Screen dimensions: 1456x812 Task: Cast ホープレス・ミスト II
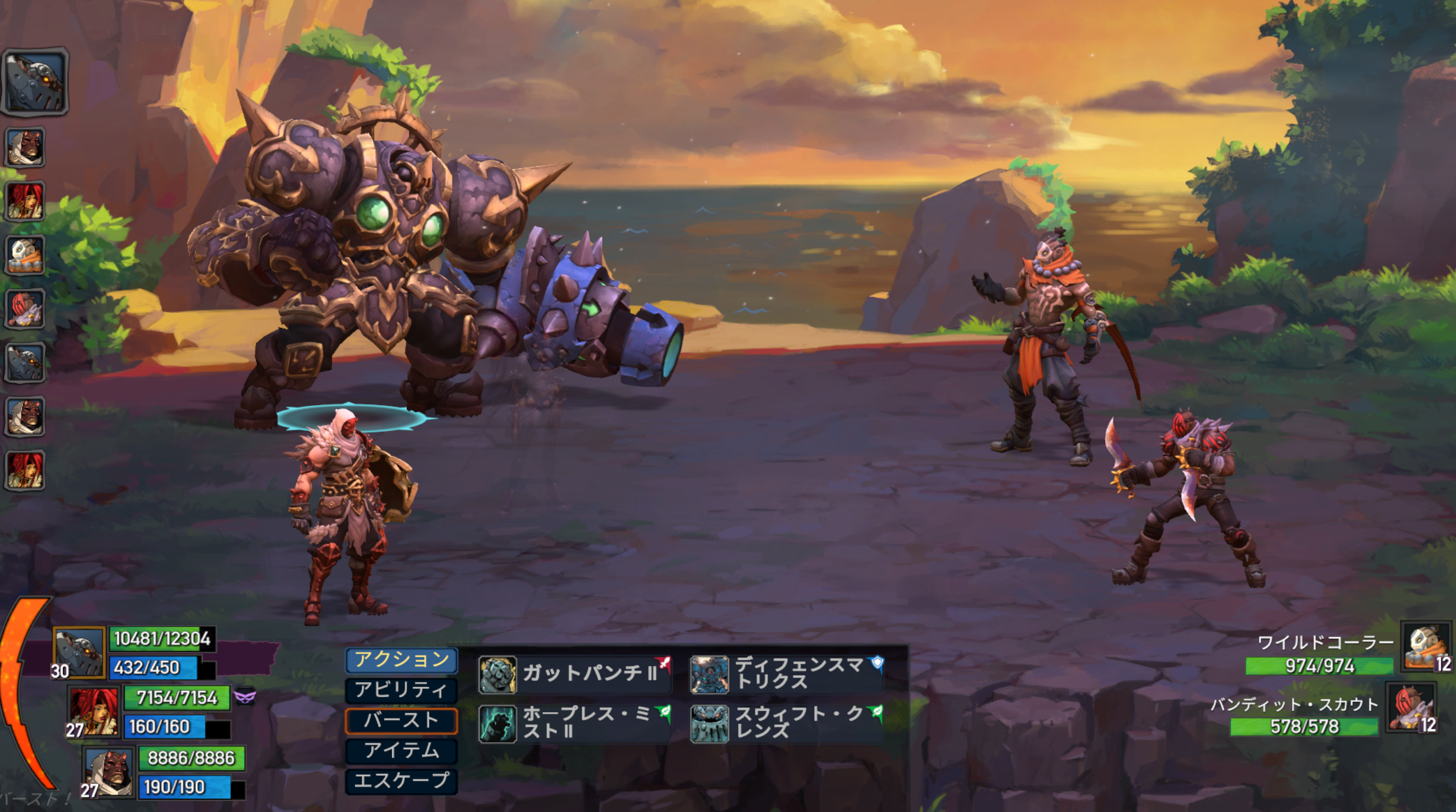575,723
